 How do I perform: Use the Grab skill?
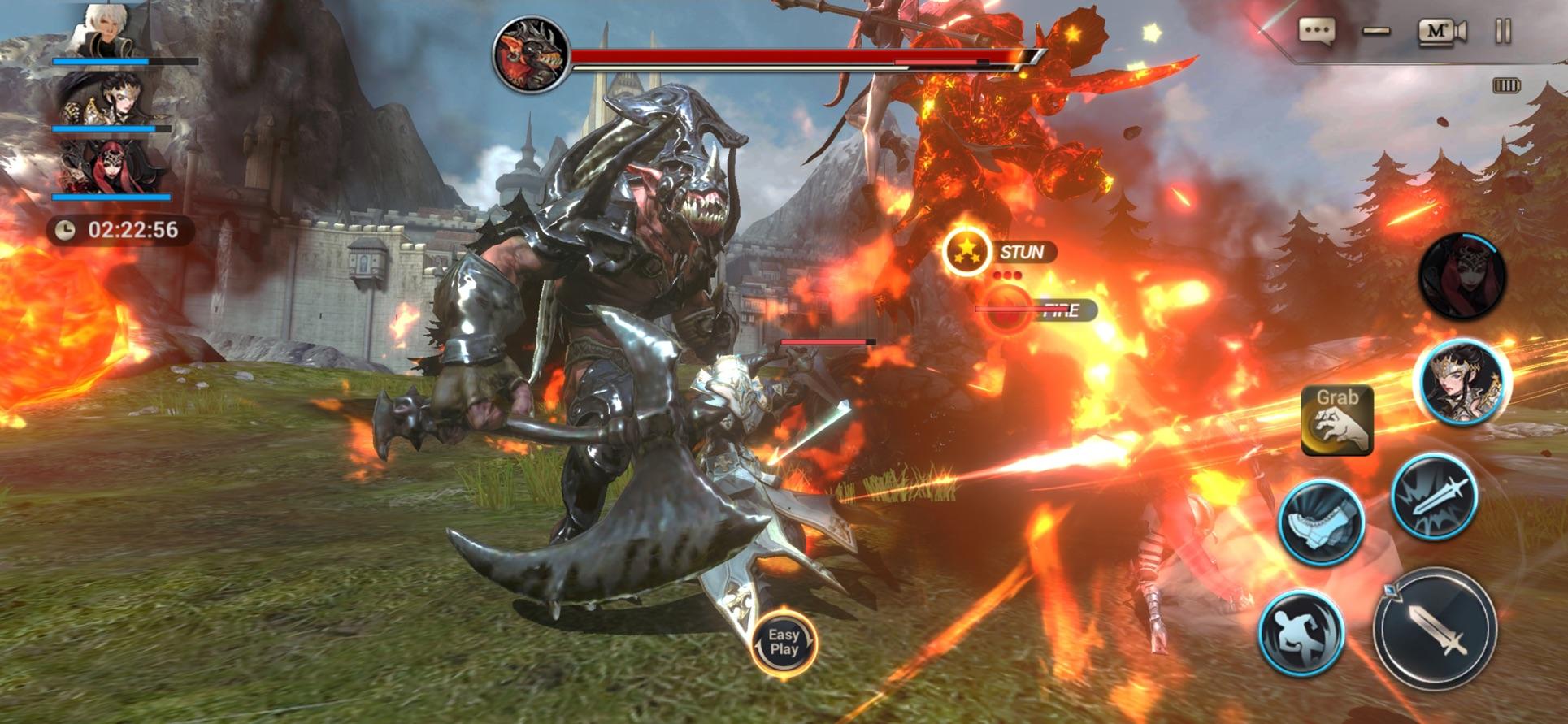pos(1337,419)
